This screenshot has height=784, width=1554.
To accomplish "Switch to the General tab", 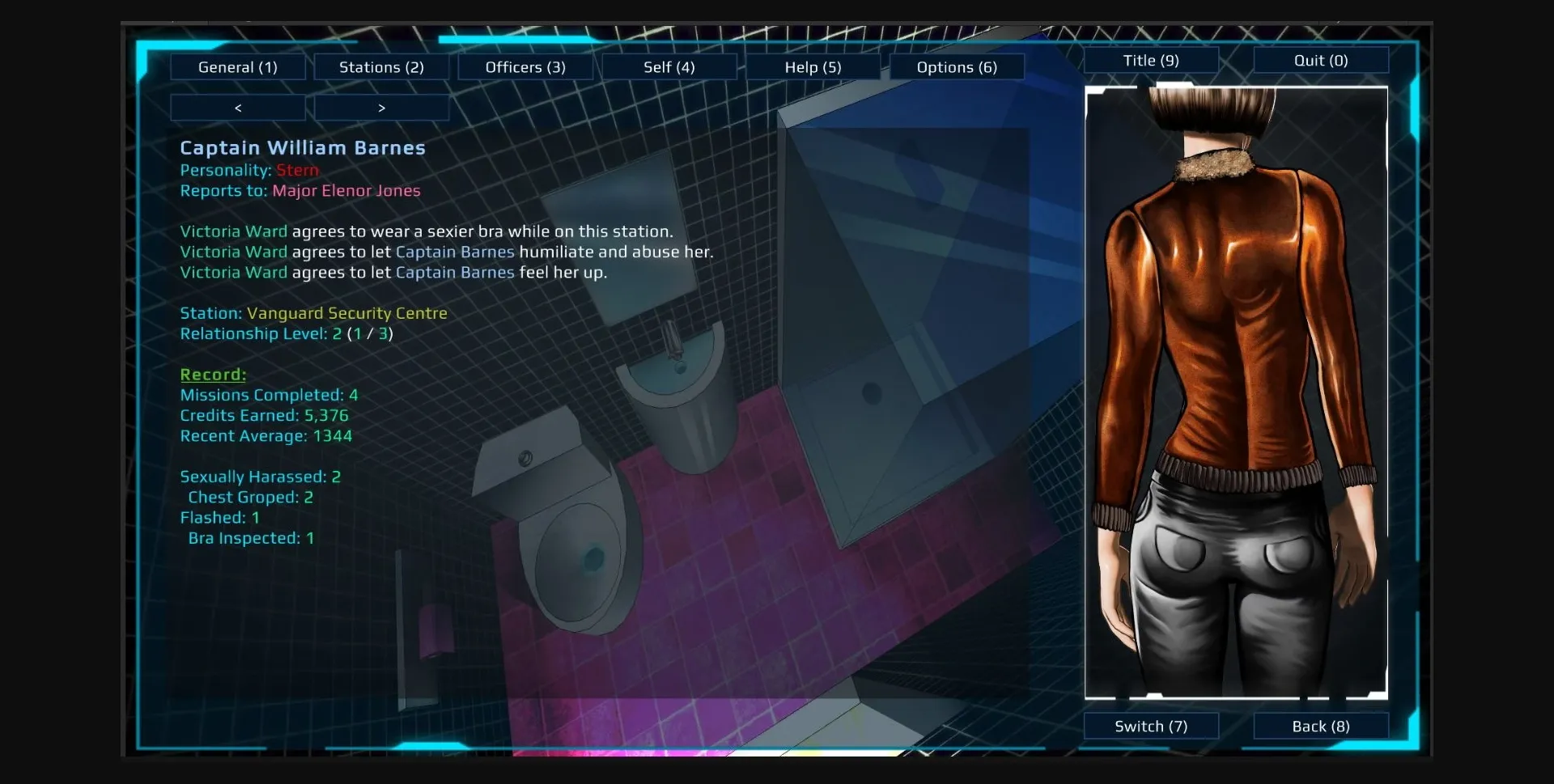I will tap(237, 67).
